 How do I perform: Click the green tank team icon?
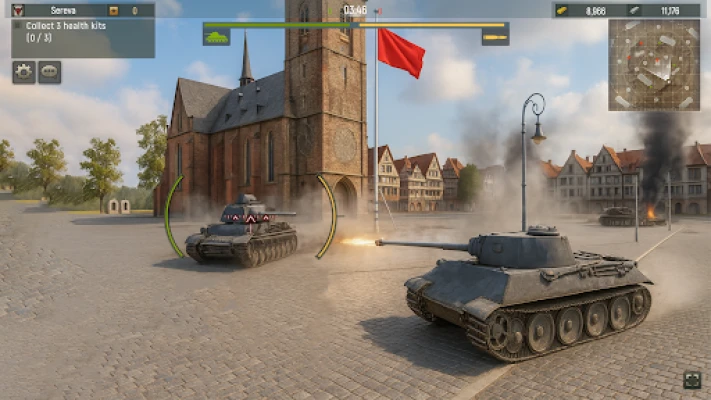coord(217,37)
